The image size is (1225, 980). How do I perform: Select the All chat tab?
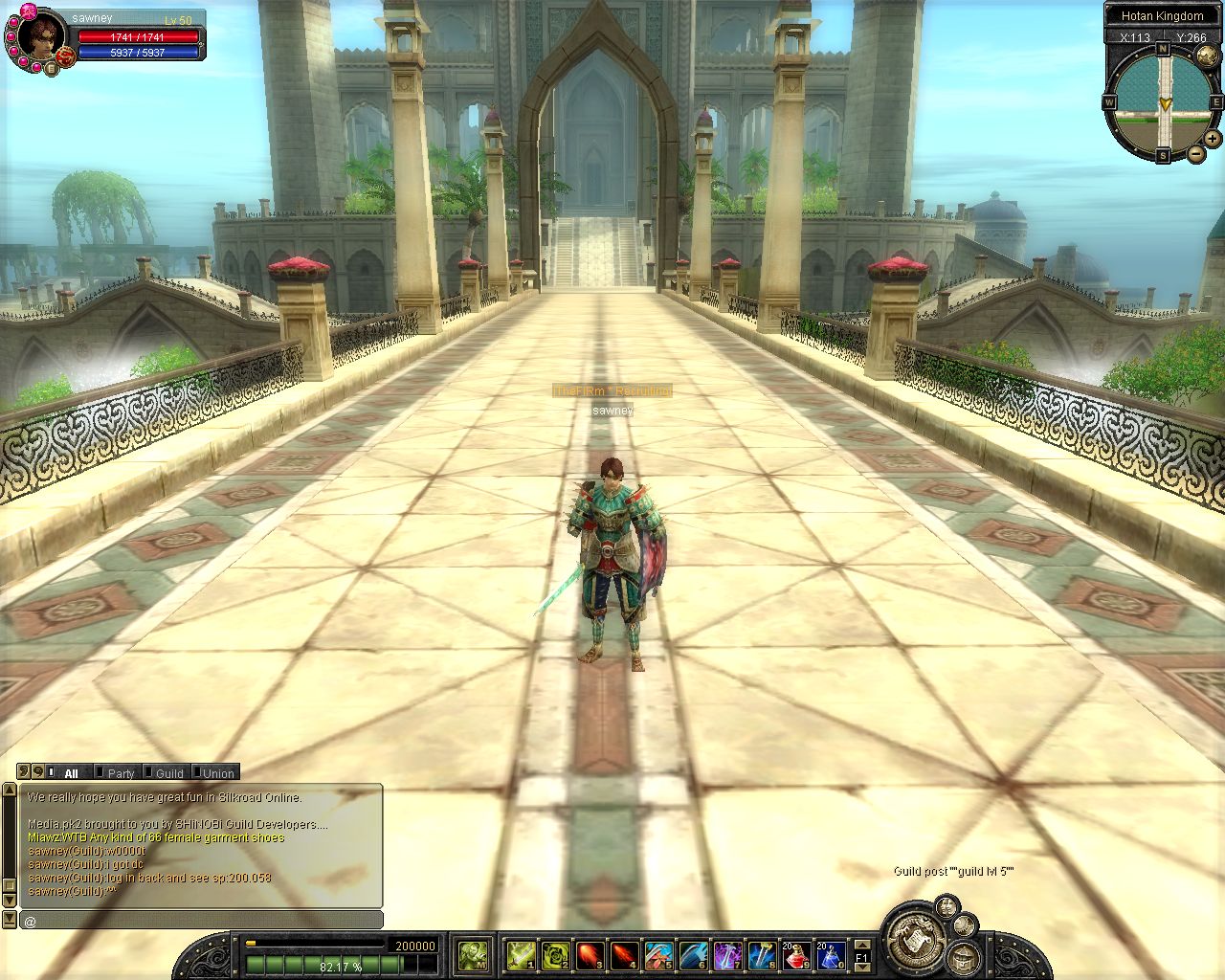coord(71,773)
